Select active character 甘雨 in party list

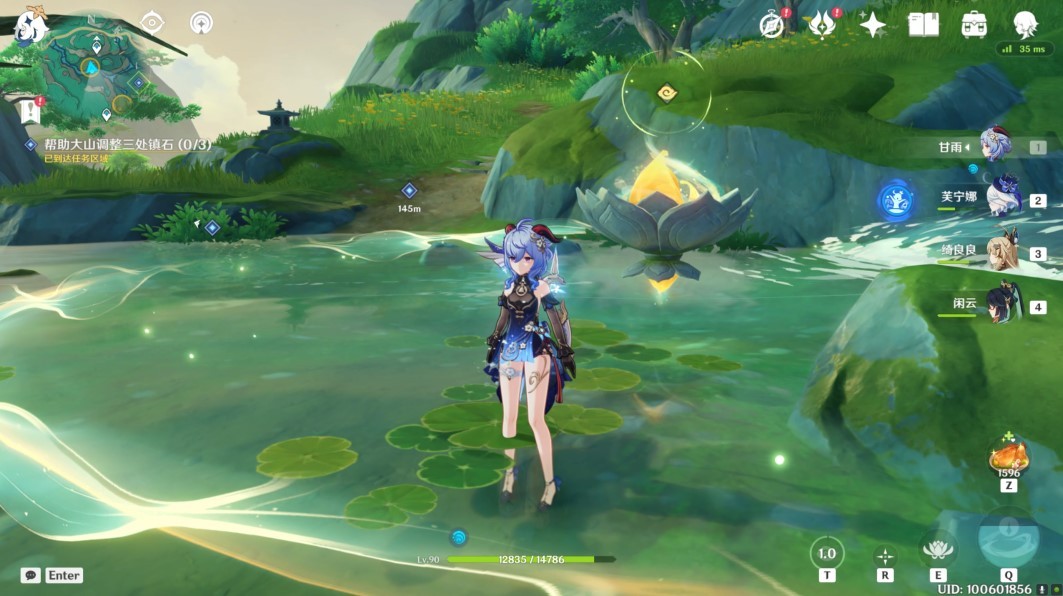996,146
